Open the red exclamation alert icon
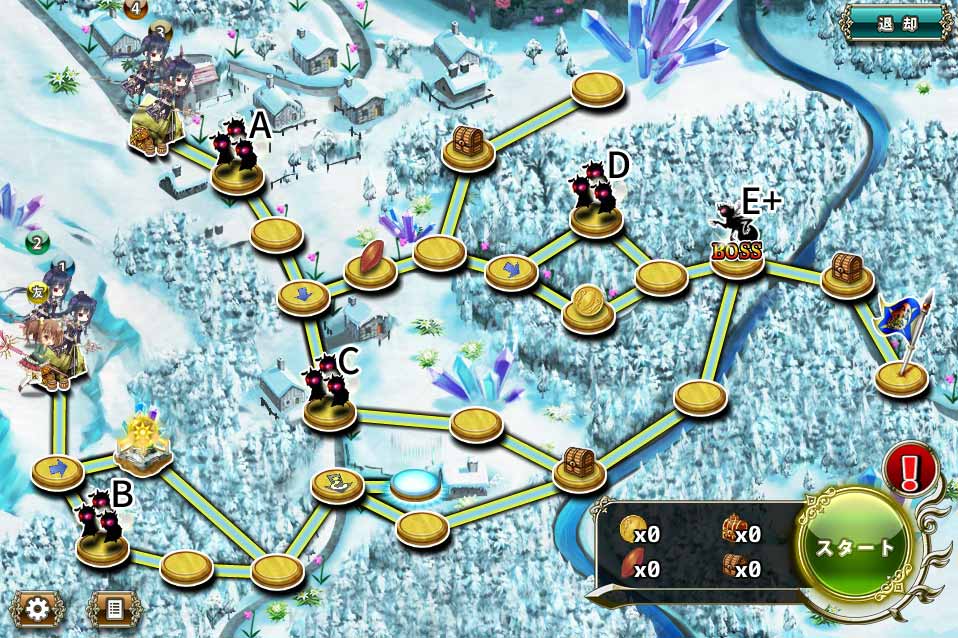Image resolution: width=958 pixels, height=638 pixels. coord(910,470)
